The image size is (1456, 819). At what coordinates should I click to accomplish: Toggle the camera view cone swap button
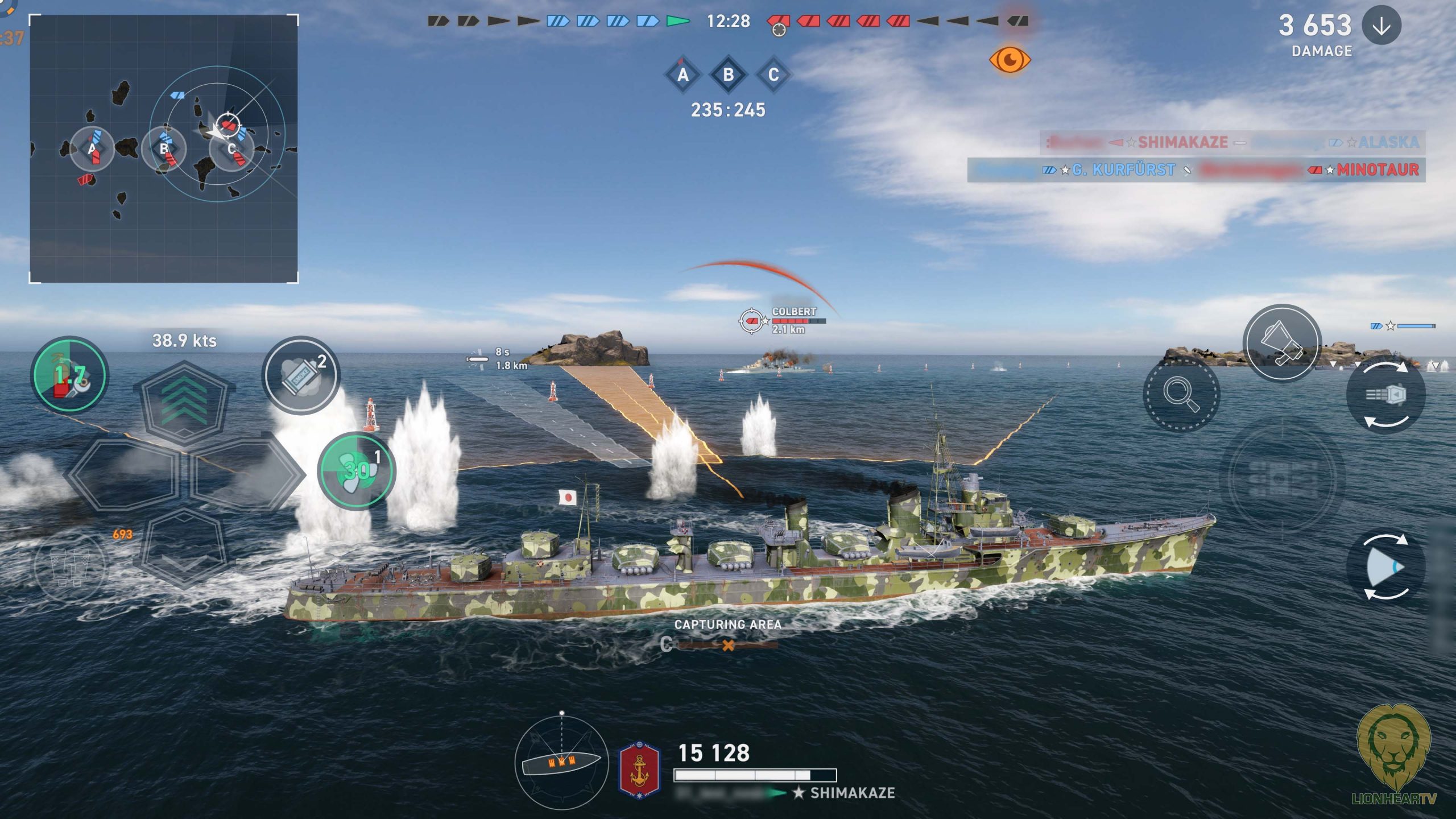point(1386,567)
